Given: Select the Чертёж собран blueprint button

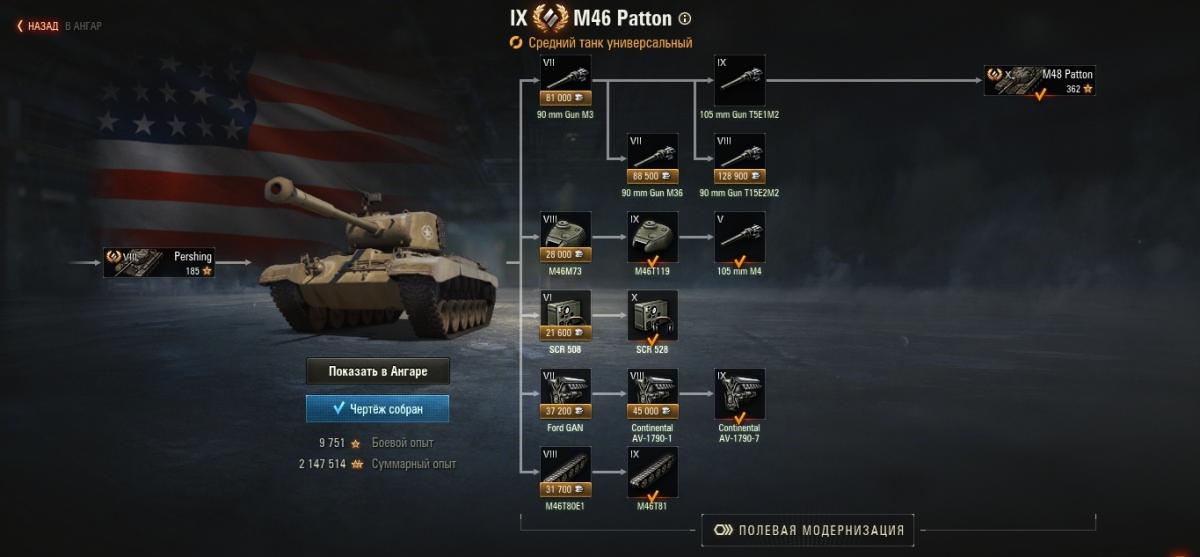Looking at the screenshot, I should (x=377, y=409).
